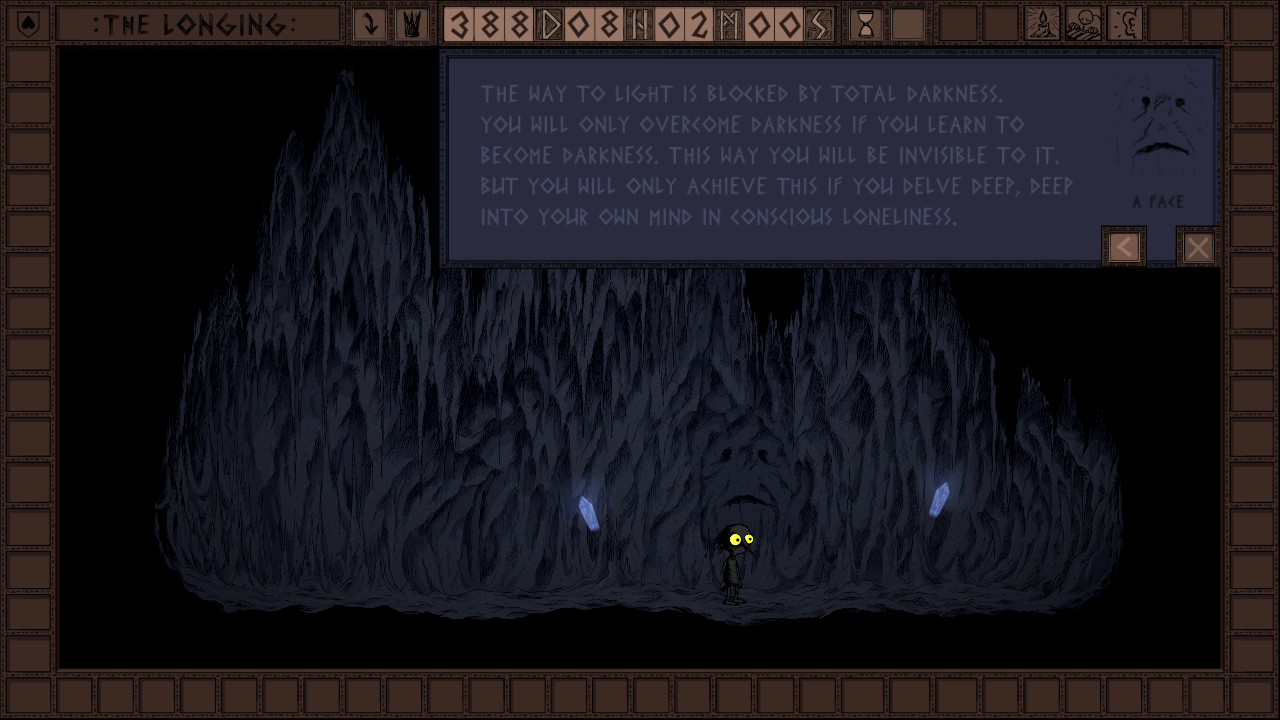Viewport: 1280px width, 720px height.
Task: Click the spade shield emblem icon
Action: click(28, 24)
